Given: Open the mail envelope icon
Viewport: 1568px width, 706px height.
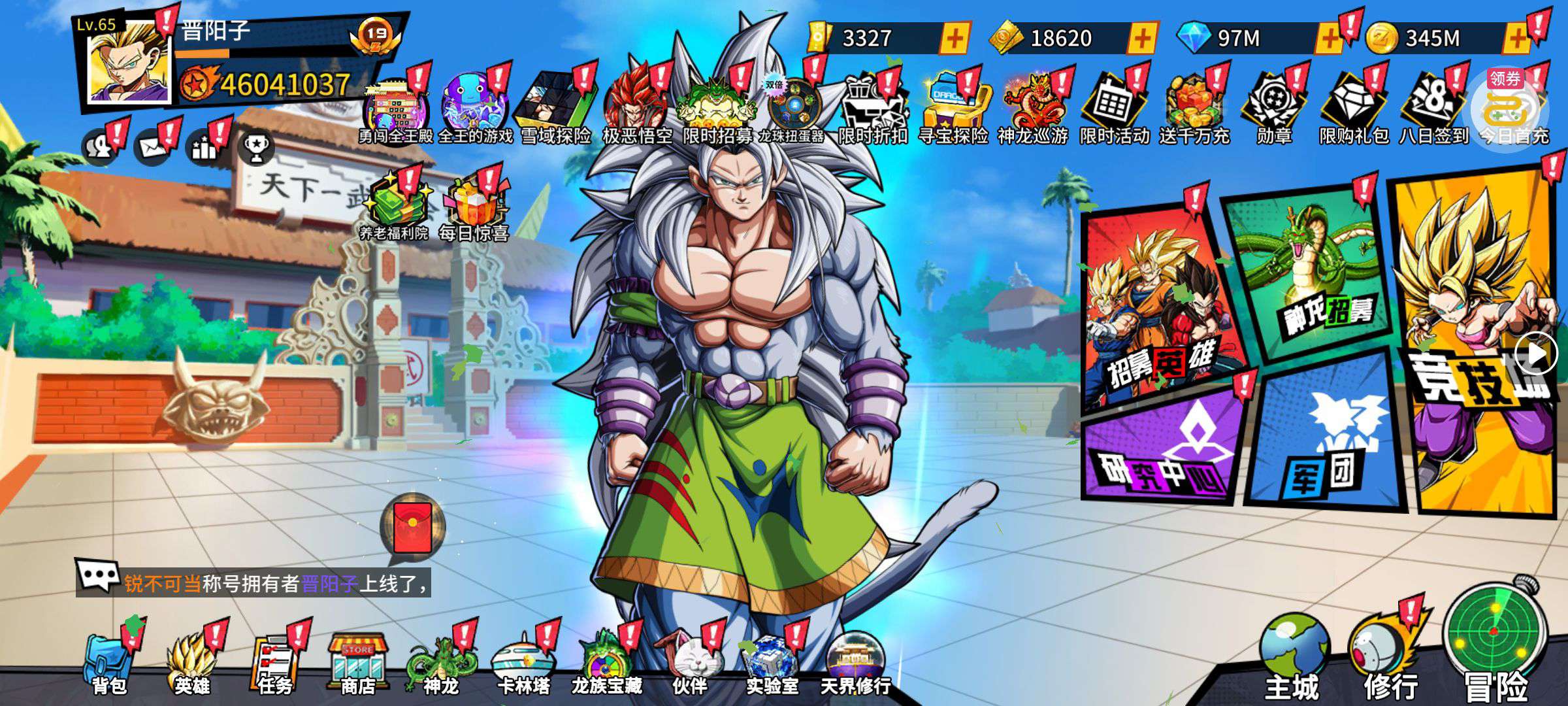Looking at the screenshot, I should 152,146.
